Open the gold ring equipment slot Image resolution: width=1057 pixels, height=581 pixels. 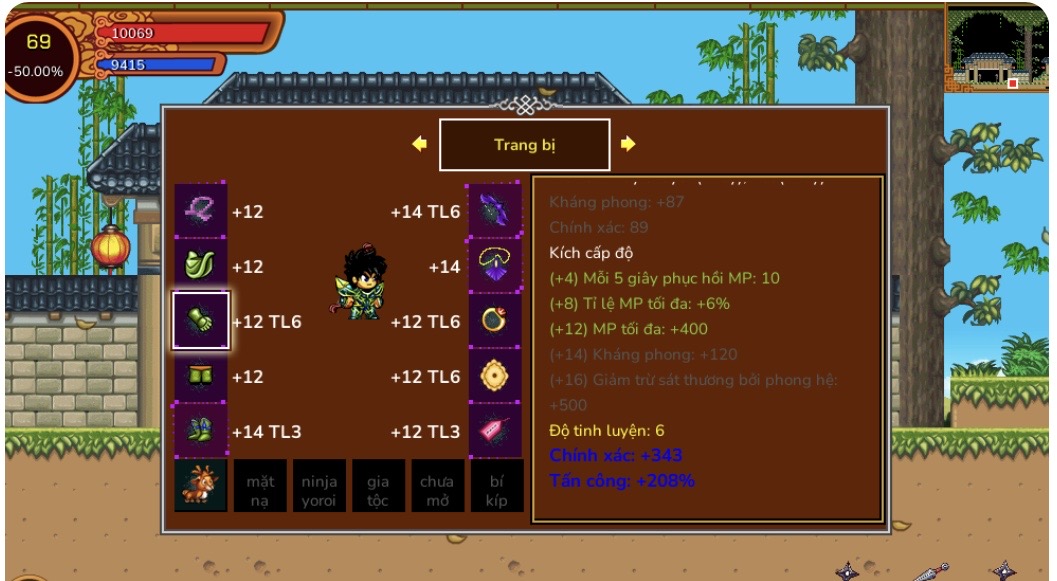click(x=495, y=321)
